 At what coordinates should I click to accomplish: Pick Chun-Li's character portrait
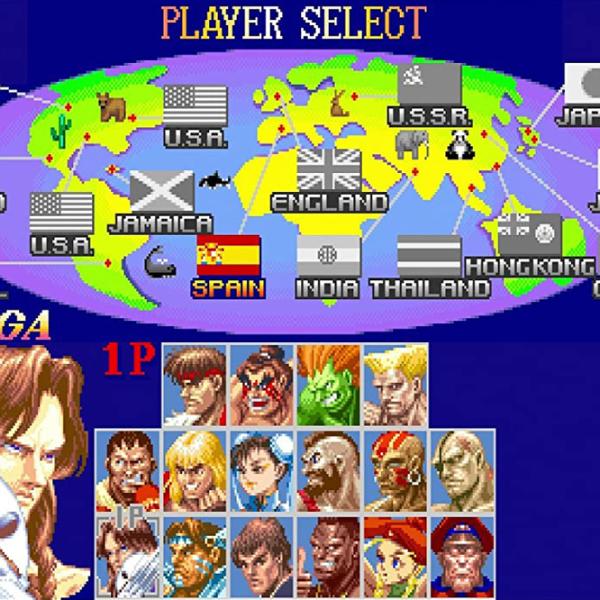point(263,472)
